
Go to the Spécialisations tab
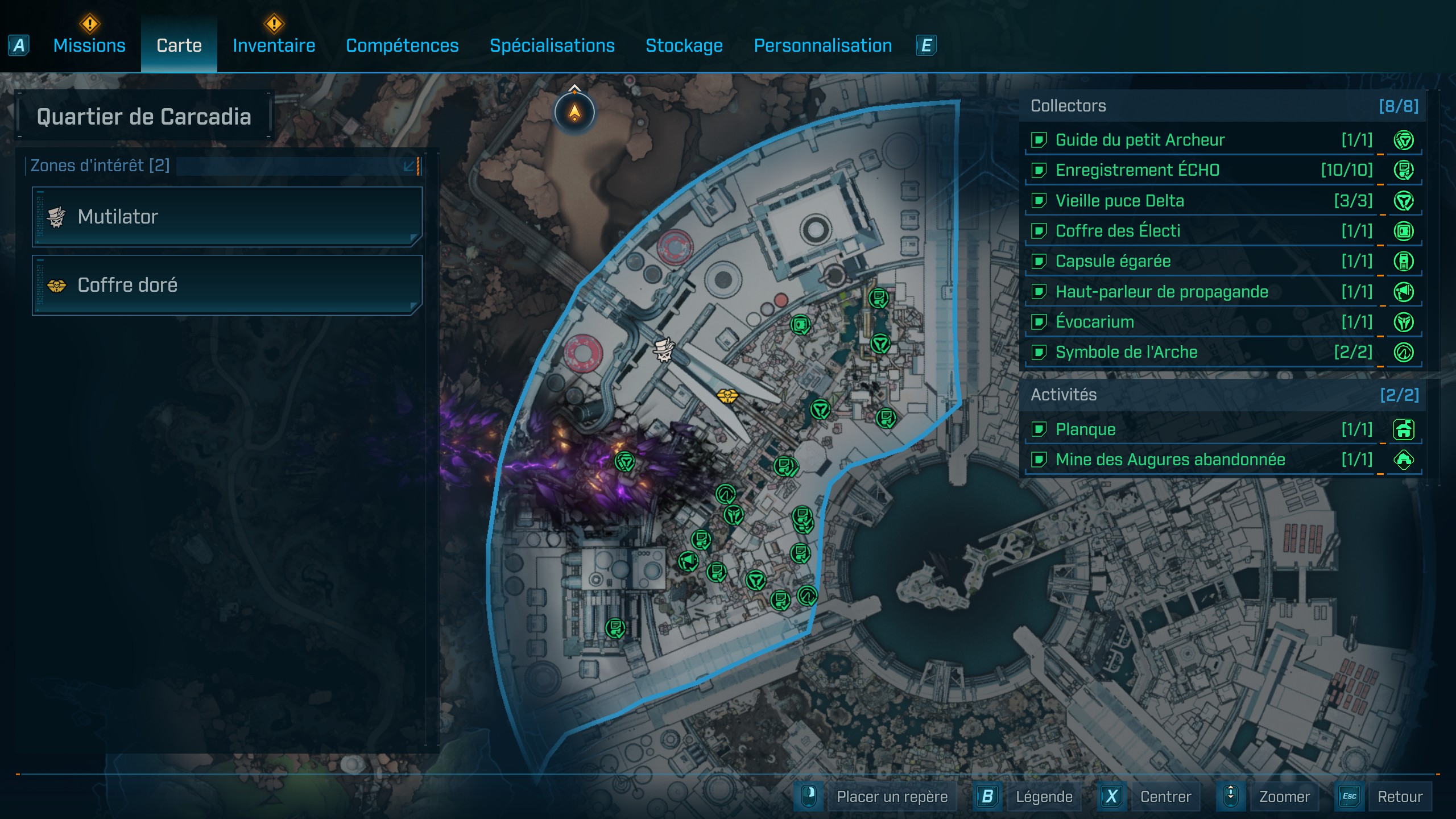[x=552, y=45]
